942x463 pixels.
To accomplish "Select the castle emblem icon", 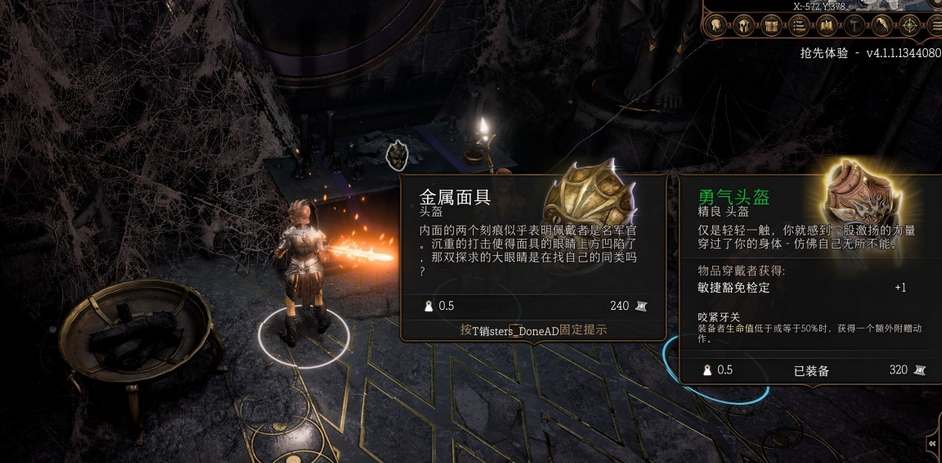I will (827, 25).
